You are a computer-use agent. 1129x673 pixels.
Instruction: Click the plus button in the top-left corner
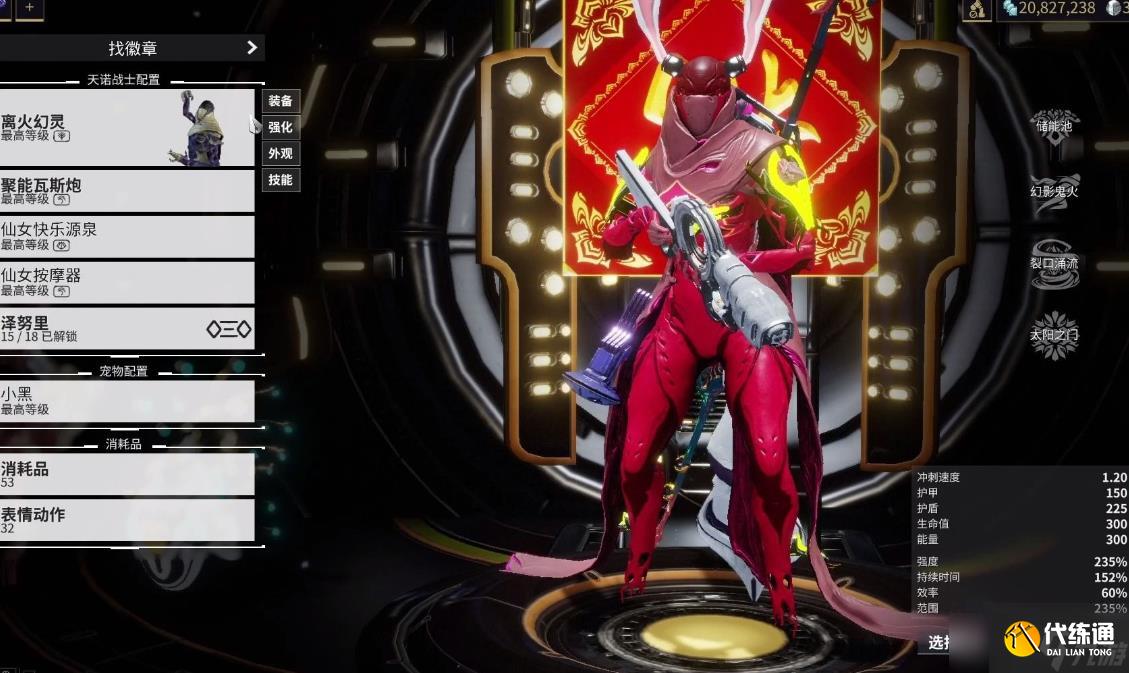pos(29,8)
